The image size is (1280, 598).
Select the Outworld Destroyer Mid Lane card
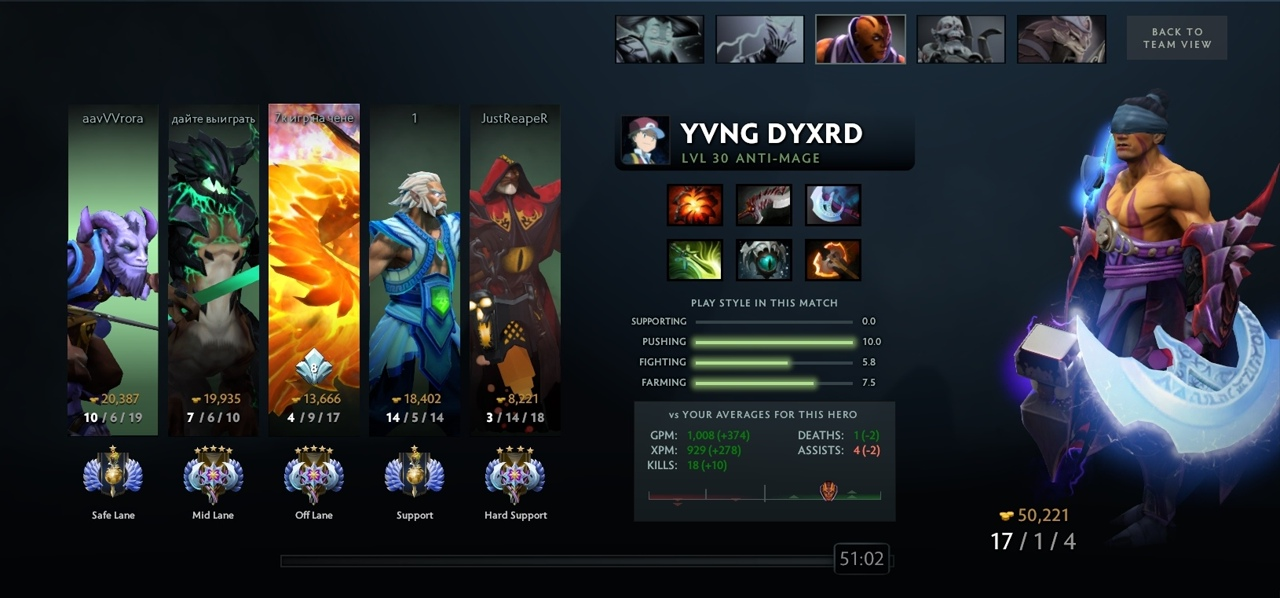(213, 270)
